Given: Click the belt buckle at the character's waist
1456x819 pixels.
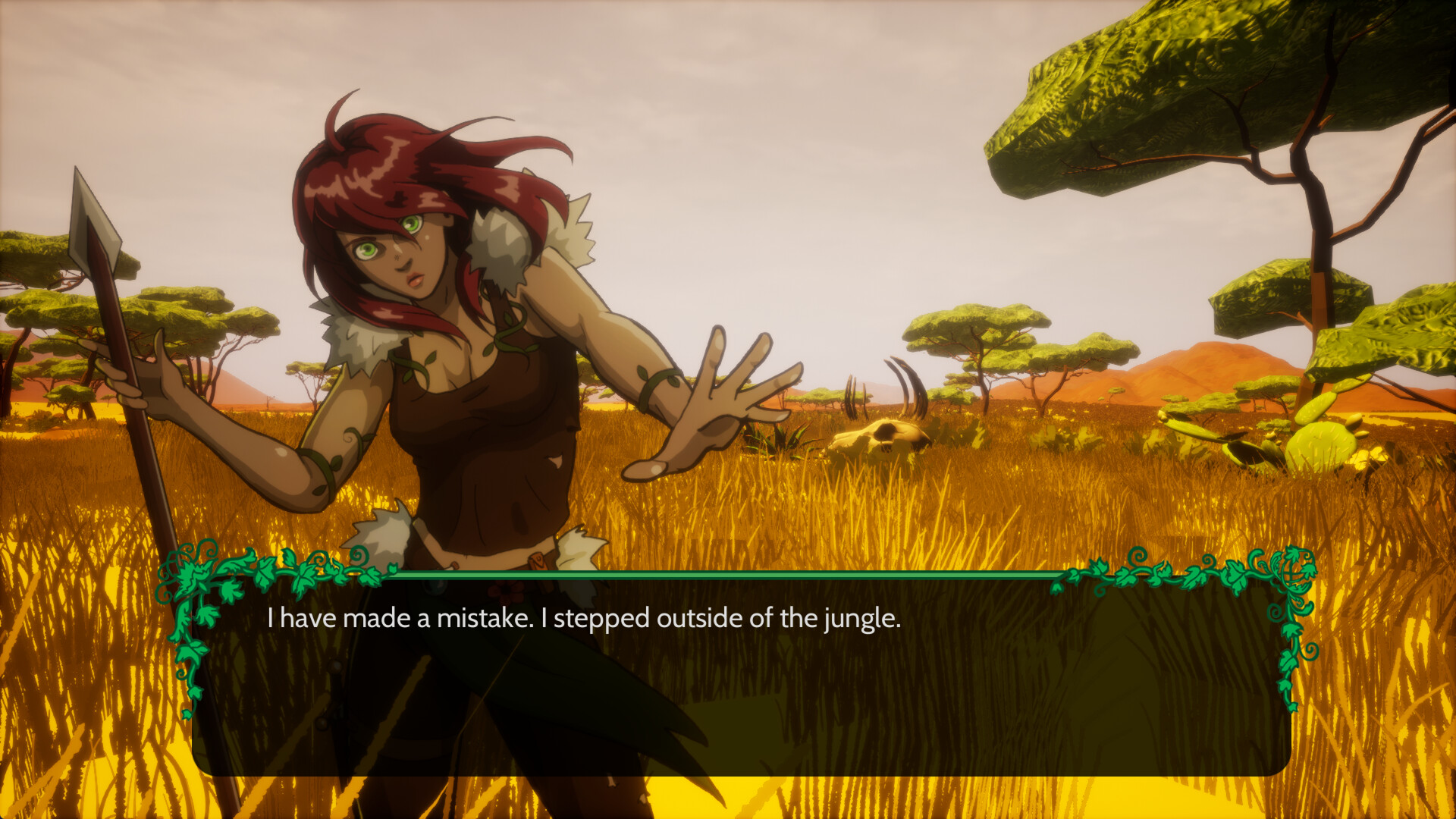Looking at the screenshot, I should (536, 563).
